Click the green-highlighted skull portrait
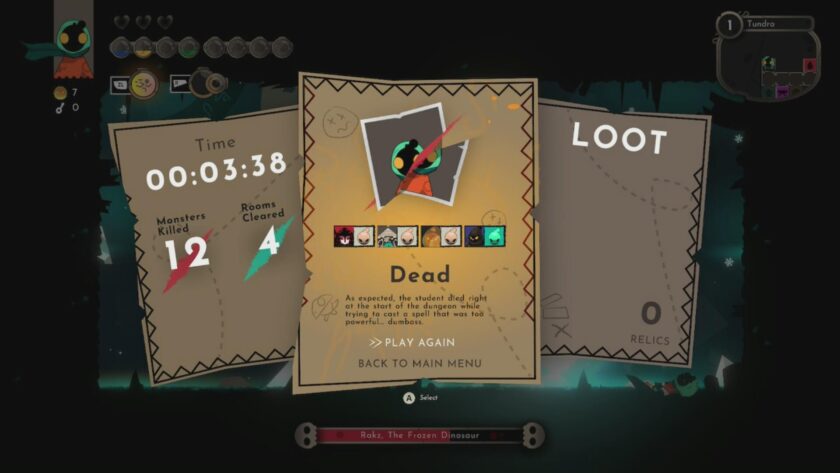Screen dimensions: 840x473 tap(495, 237)
